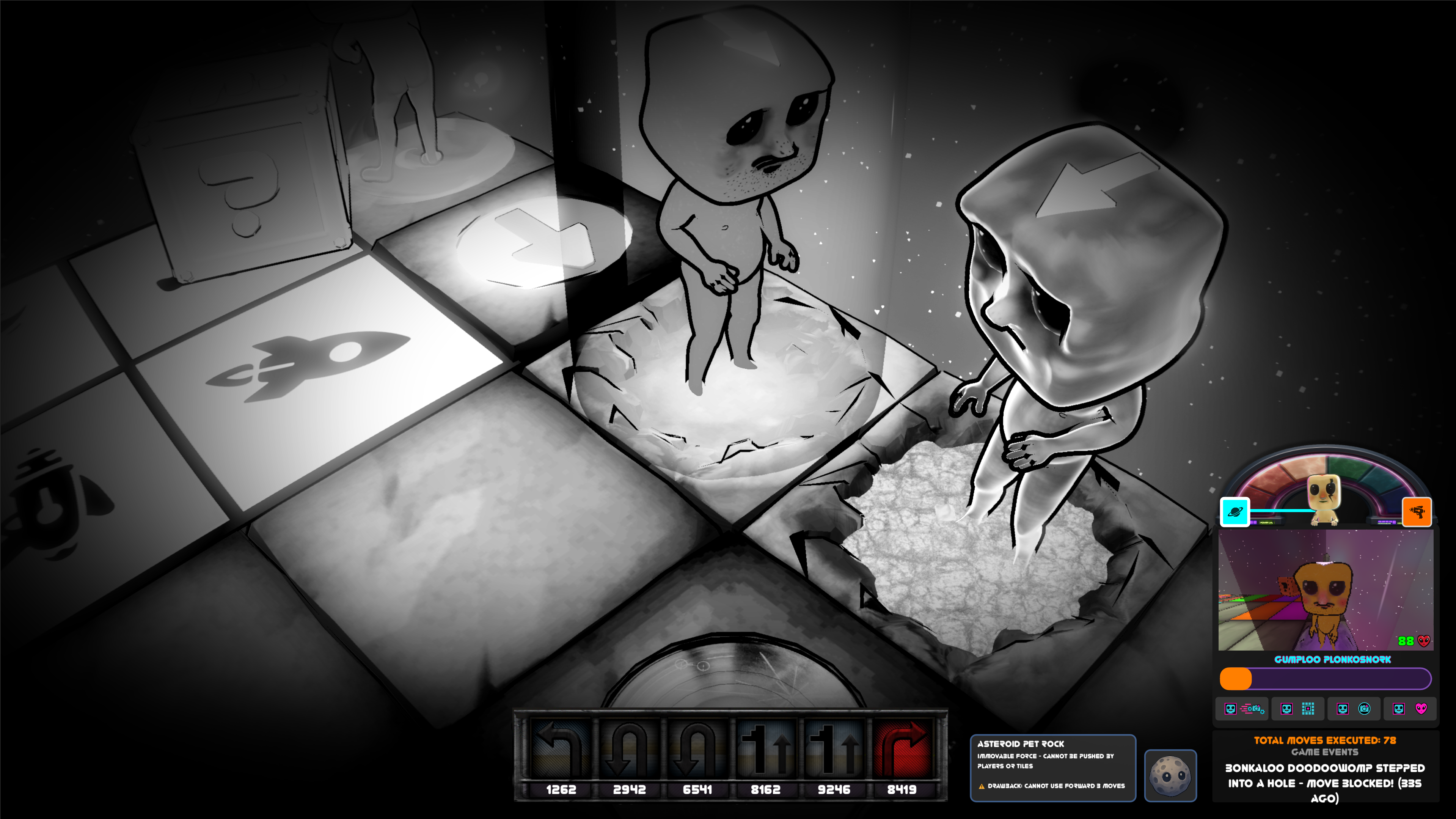Open the camera snapshot ability icon
The width and height of the screenshot is (1456, 819).
[x=1364, y=709]
